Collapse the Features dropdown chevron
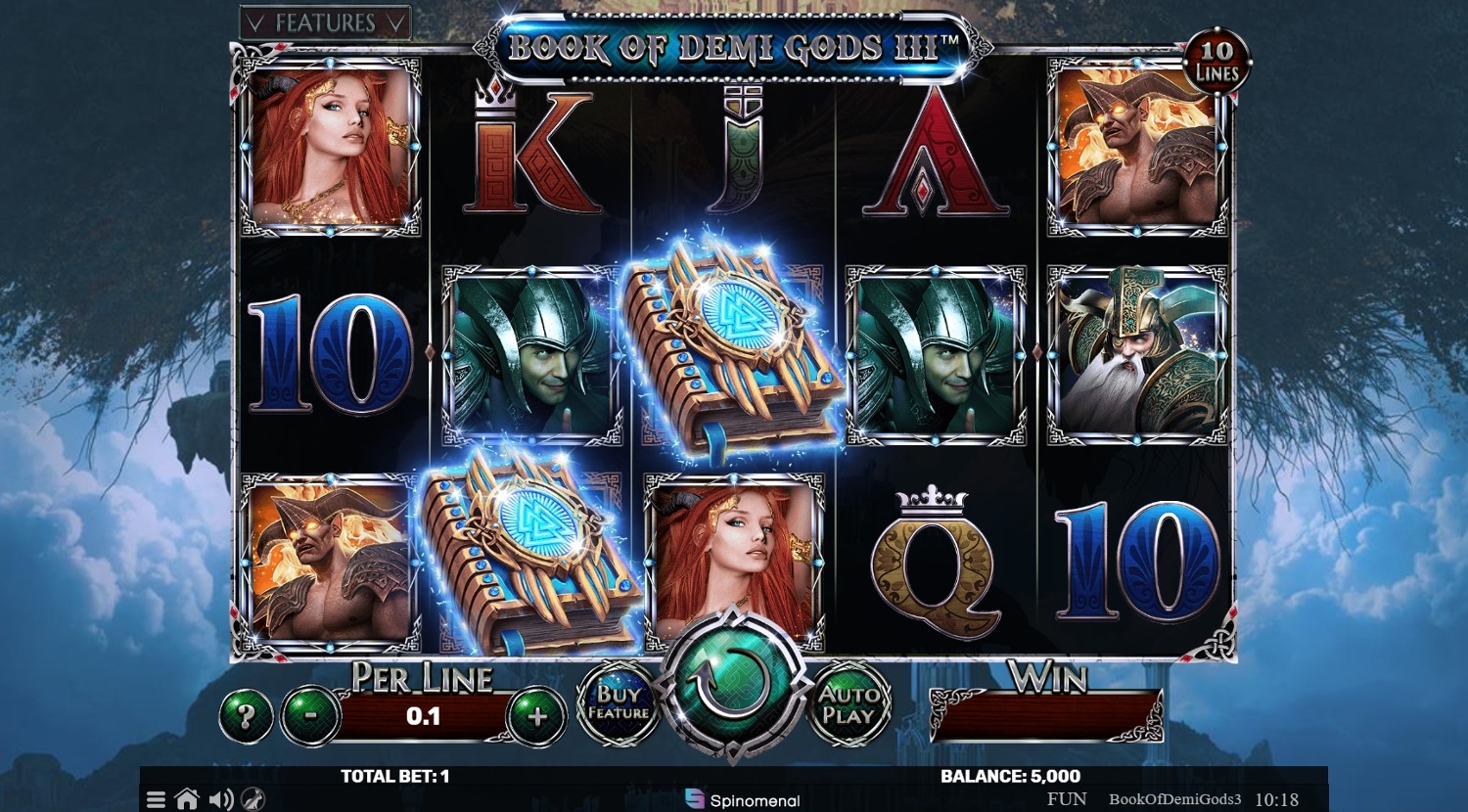Screen dimensions: 1468x812 397,24
